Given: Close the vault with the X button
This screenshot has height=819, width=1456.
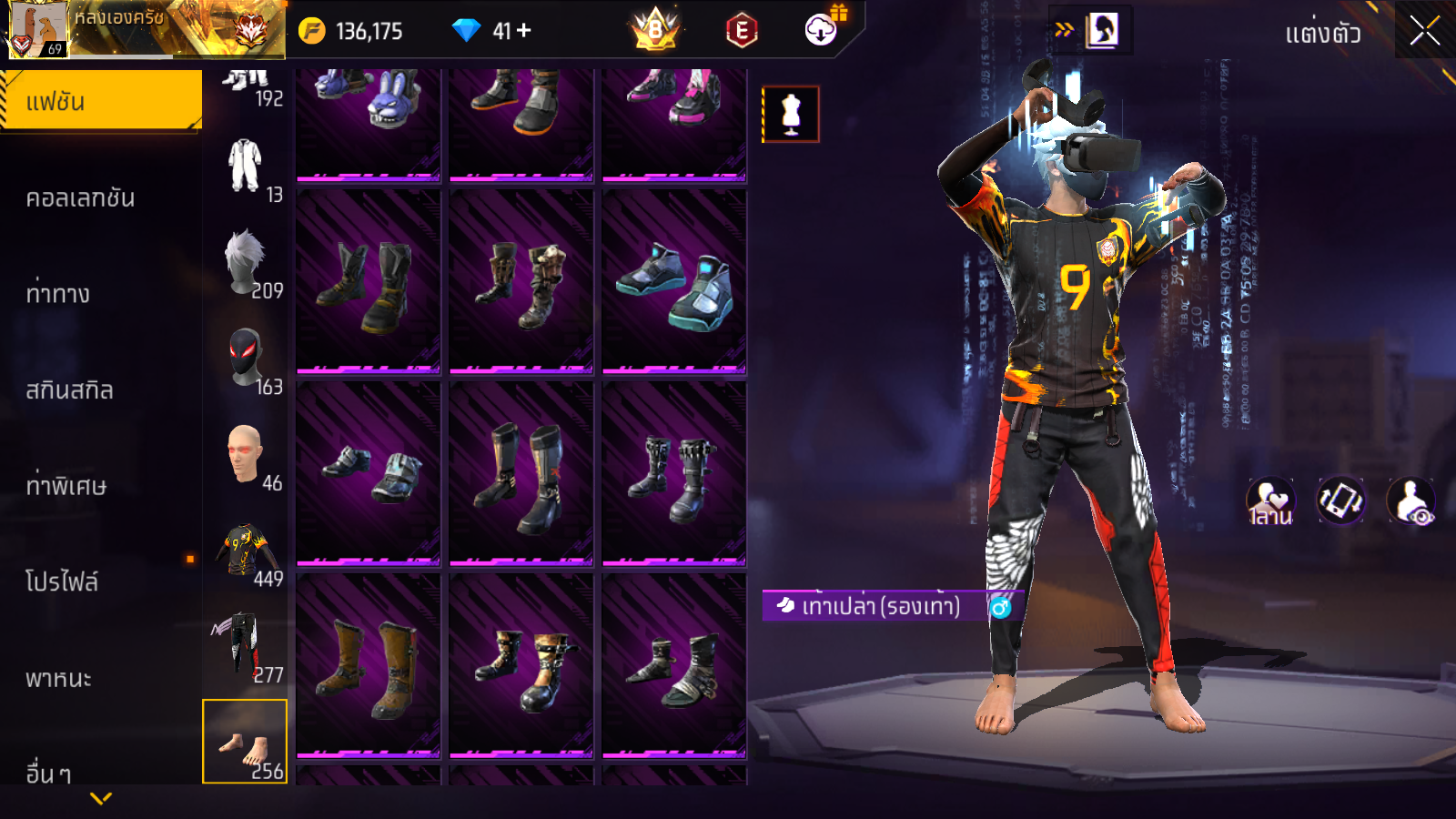Looking at the screenshot, I should pos(1424,31).
